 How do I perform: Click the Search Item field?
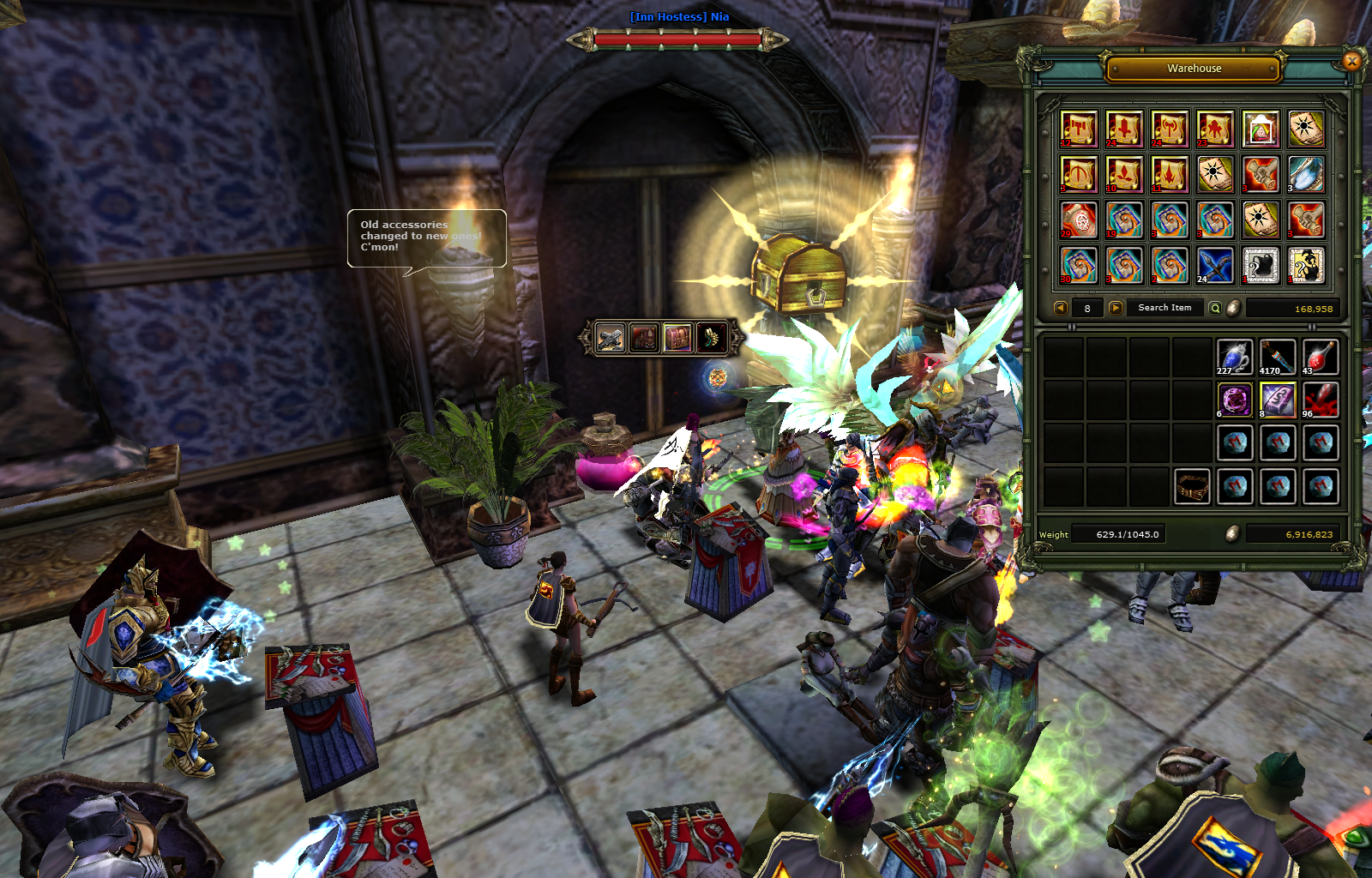pyautogui.click(x=1164, y=308)
